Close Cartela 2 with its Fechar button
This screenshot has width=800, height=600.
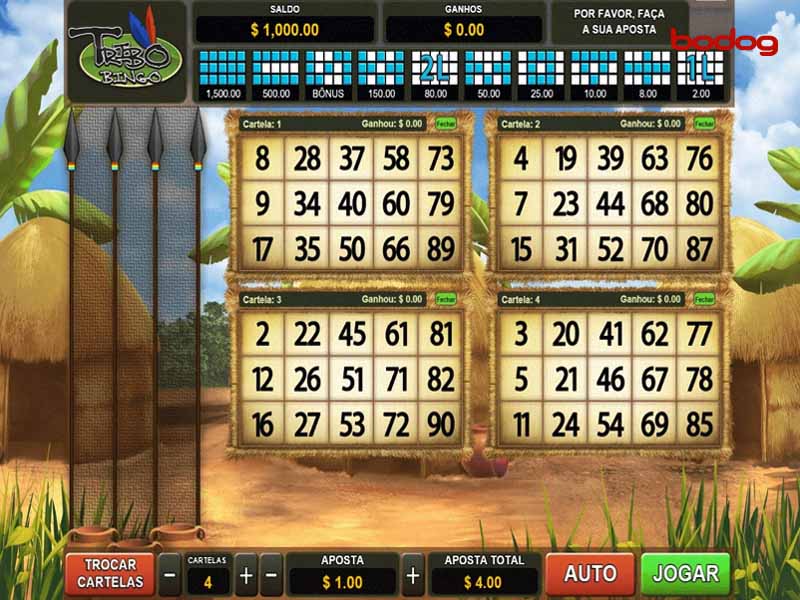click(x=704, y=124)
